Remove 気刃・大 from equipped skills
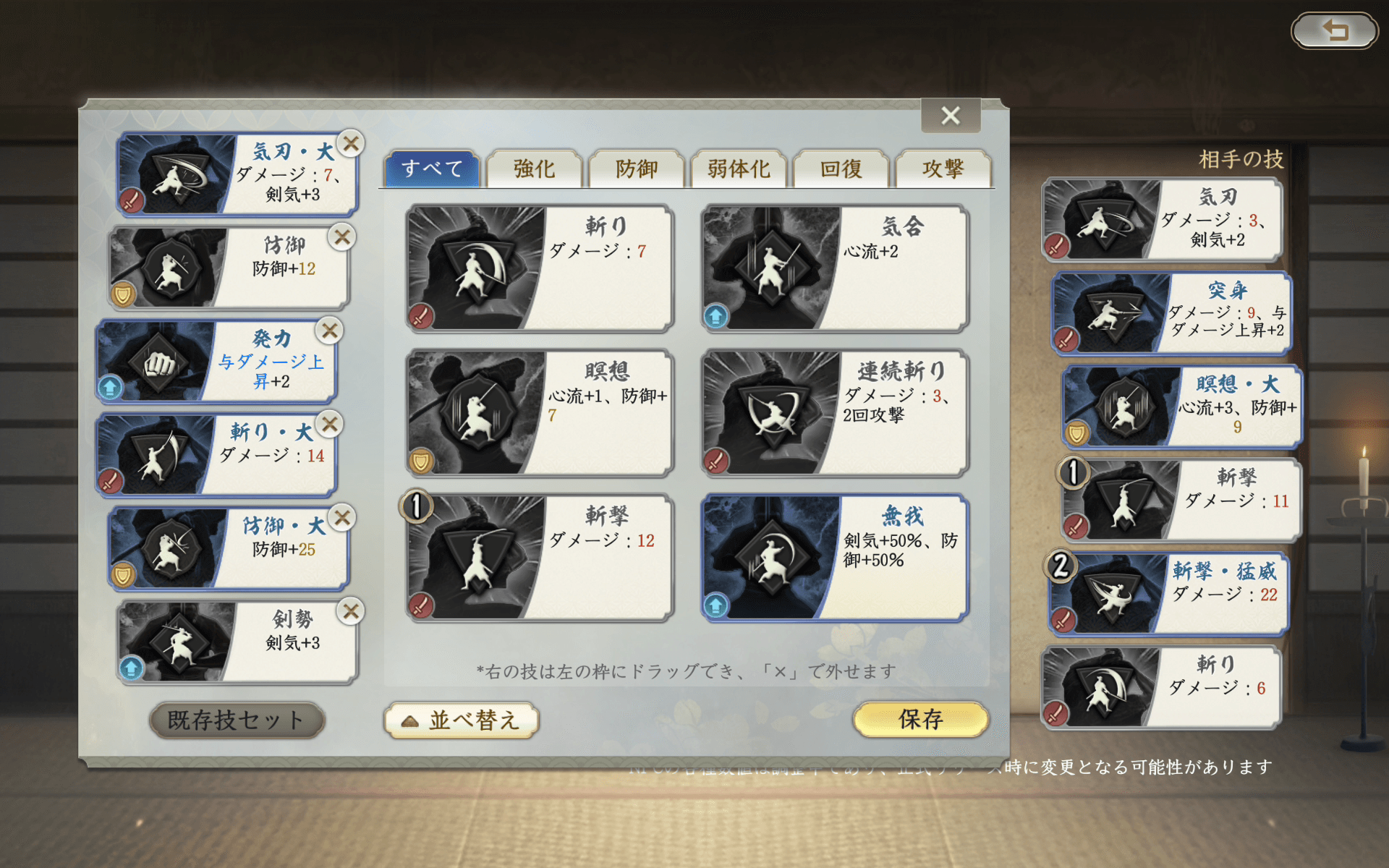The image size is (1389, 868). 350,145
